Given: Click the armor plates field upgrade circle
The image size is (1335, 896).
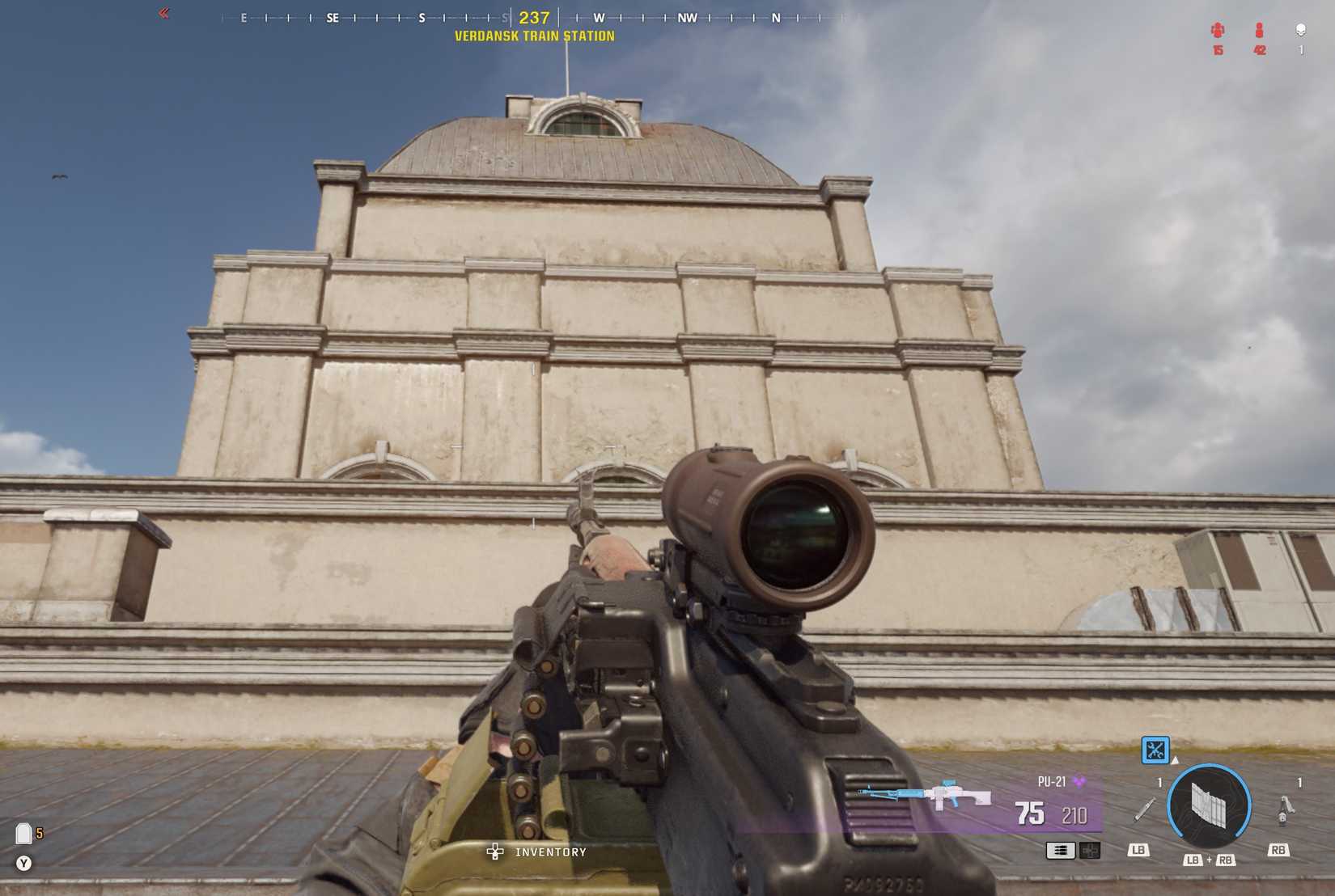Looking at the screenshot, I should tap(1210, 804).
